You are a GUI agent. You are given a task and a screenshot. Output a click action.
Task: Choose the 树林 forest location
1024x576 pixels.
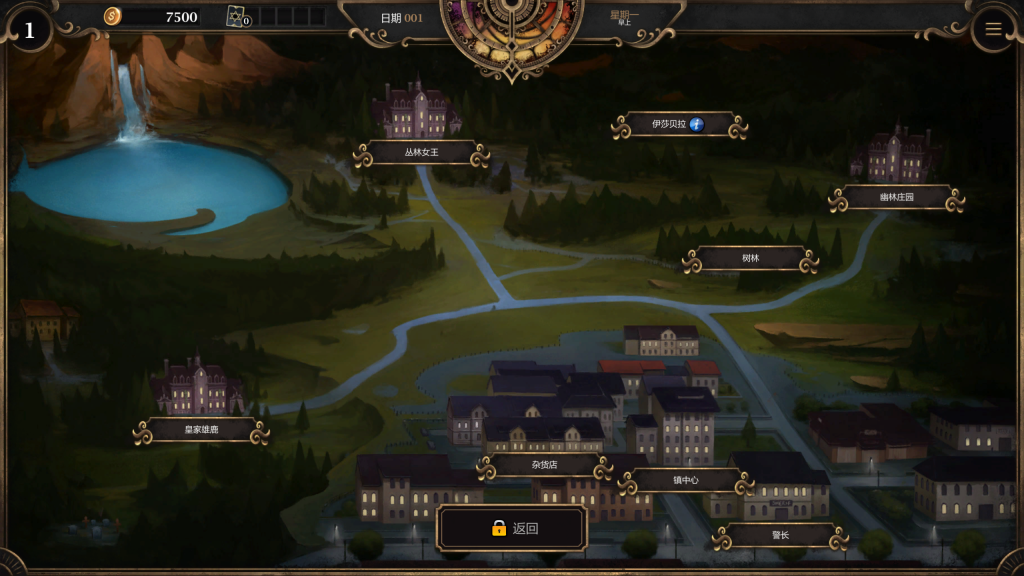[x=750, y=259]
